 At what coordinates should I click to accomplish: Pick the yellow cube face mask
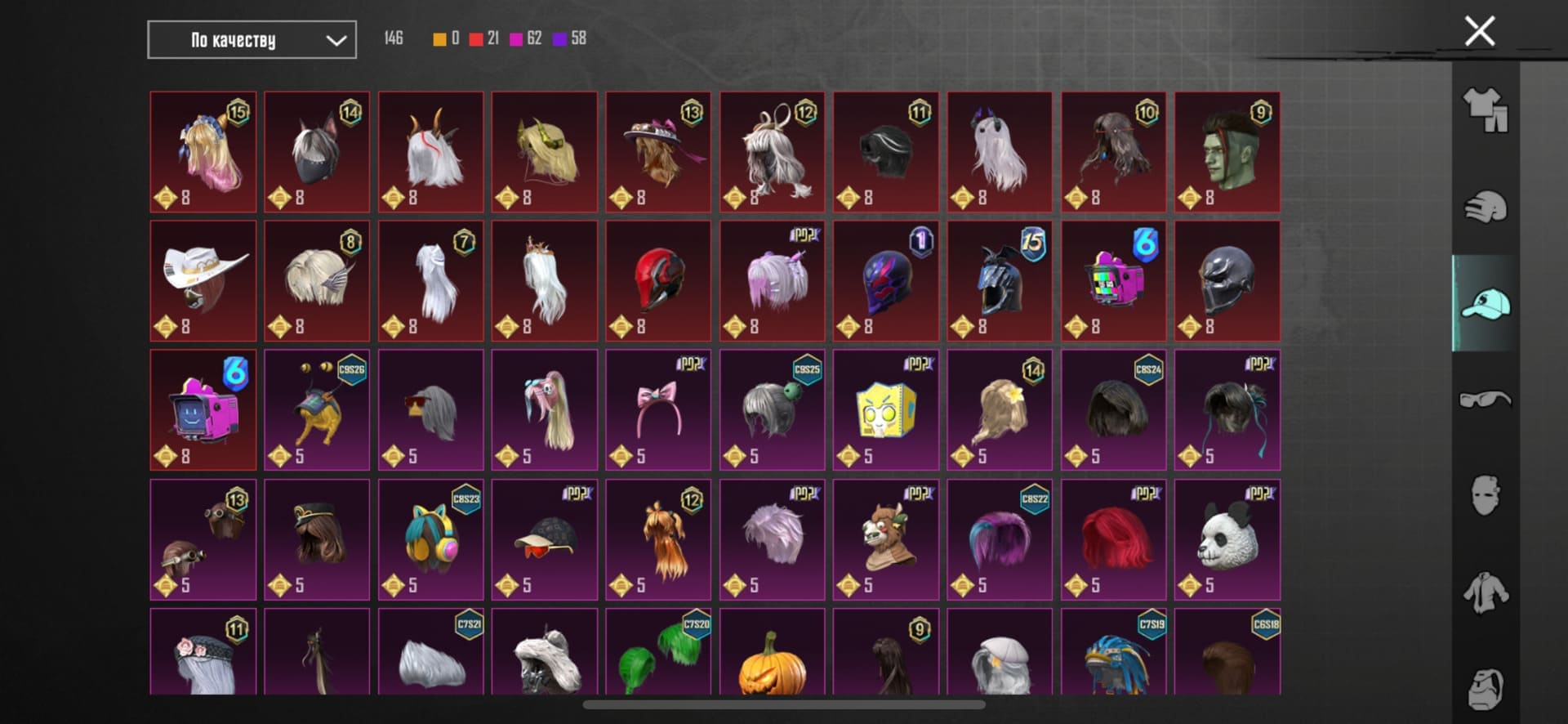coord(885,410)
